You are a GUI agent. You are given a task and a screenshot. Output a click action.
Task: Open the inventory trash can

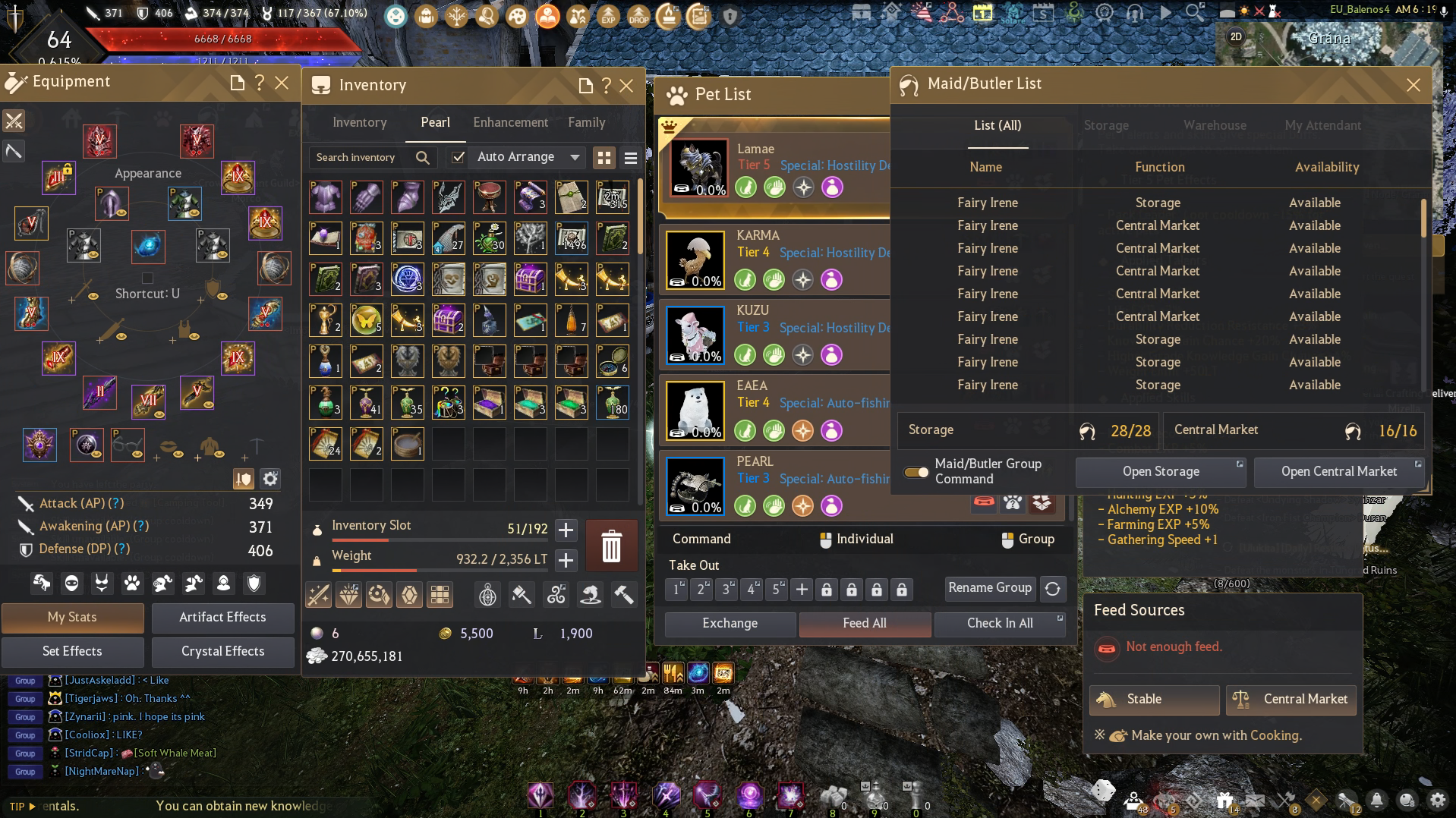(611, 546)
